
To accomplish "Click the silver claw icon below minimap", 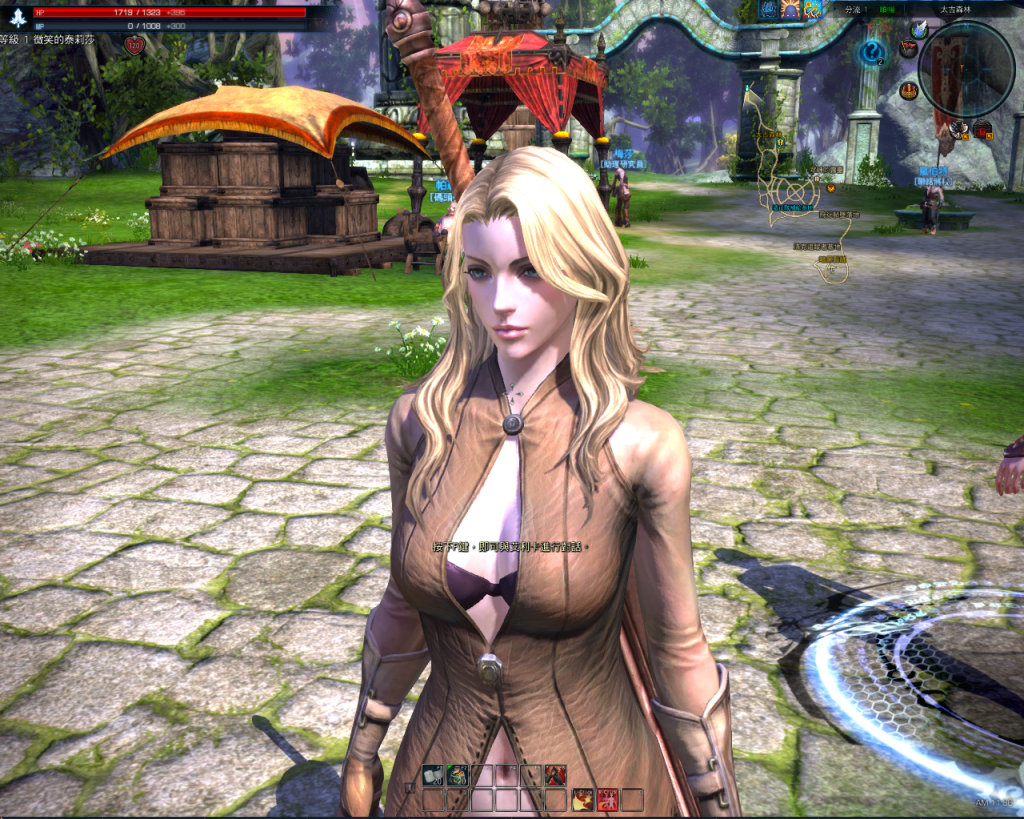I will (x=959, y=128).
